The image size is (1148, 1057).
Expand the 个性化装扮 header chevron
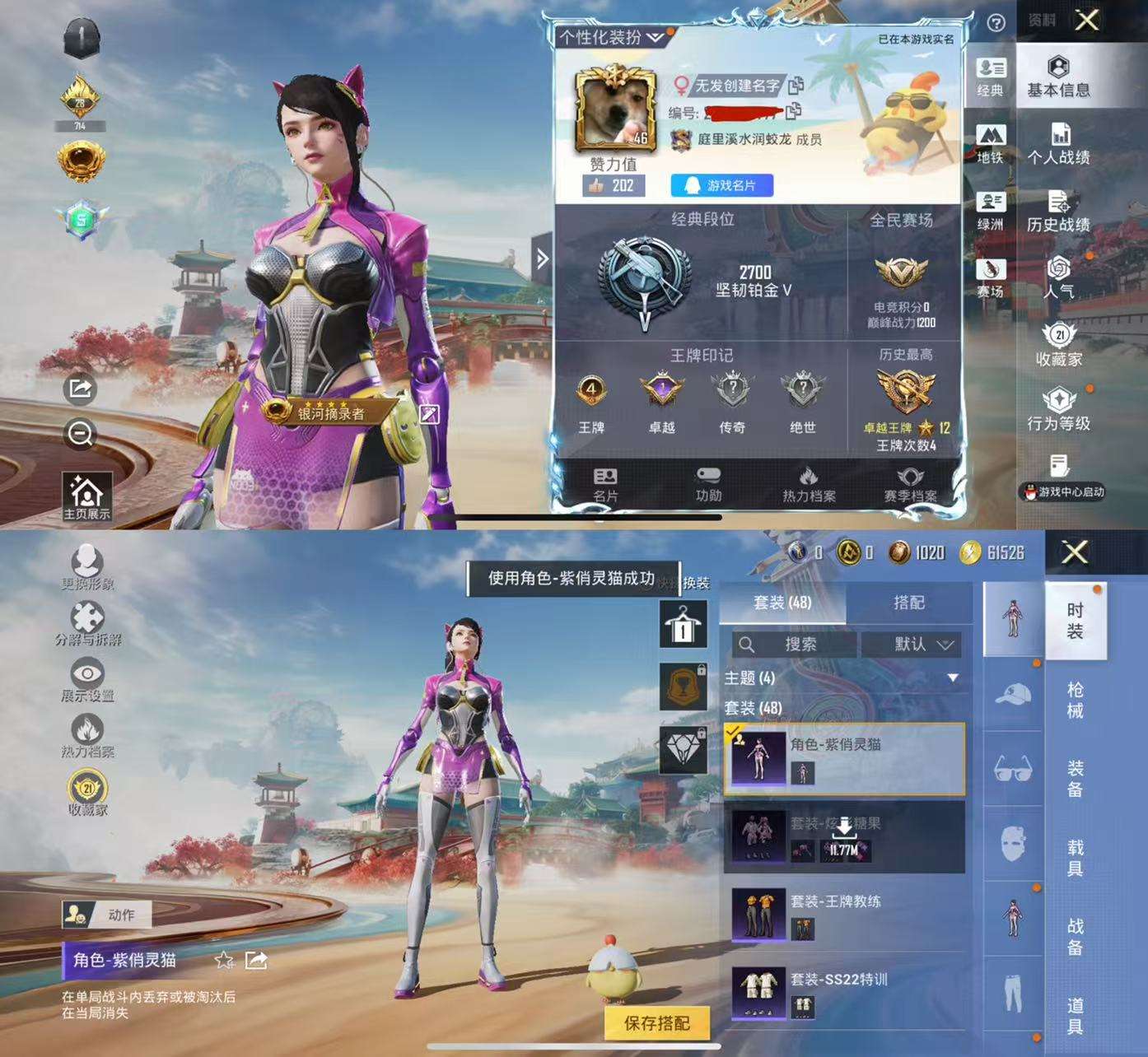tap(653, 35)
